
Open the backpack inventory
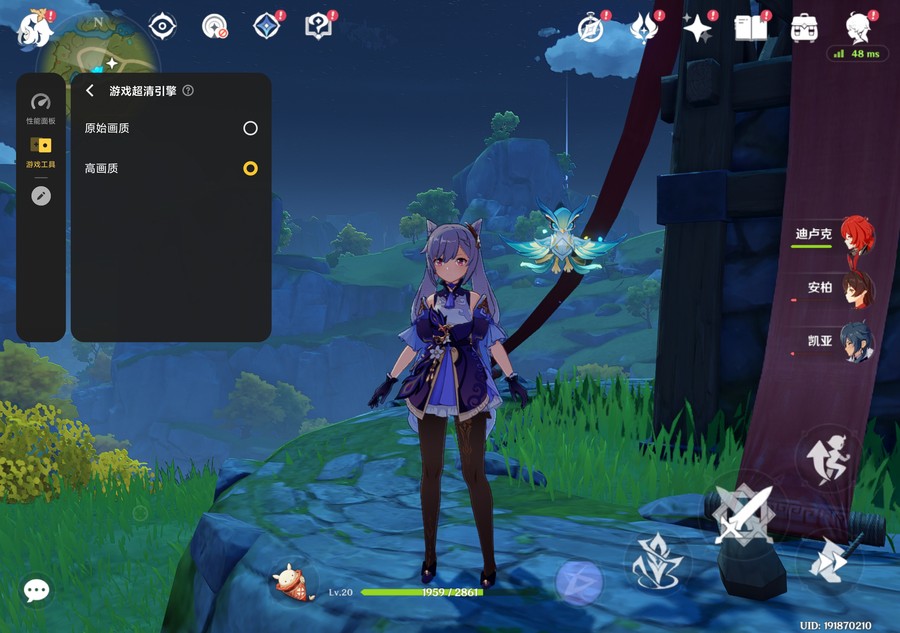pos(804,28)
